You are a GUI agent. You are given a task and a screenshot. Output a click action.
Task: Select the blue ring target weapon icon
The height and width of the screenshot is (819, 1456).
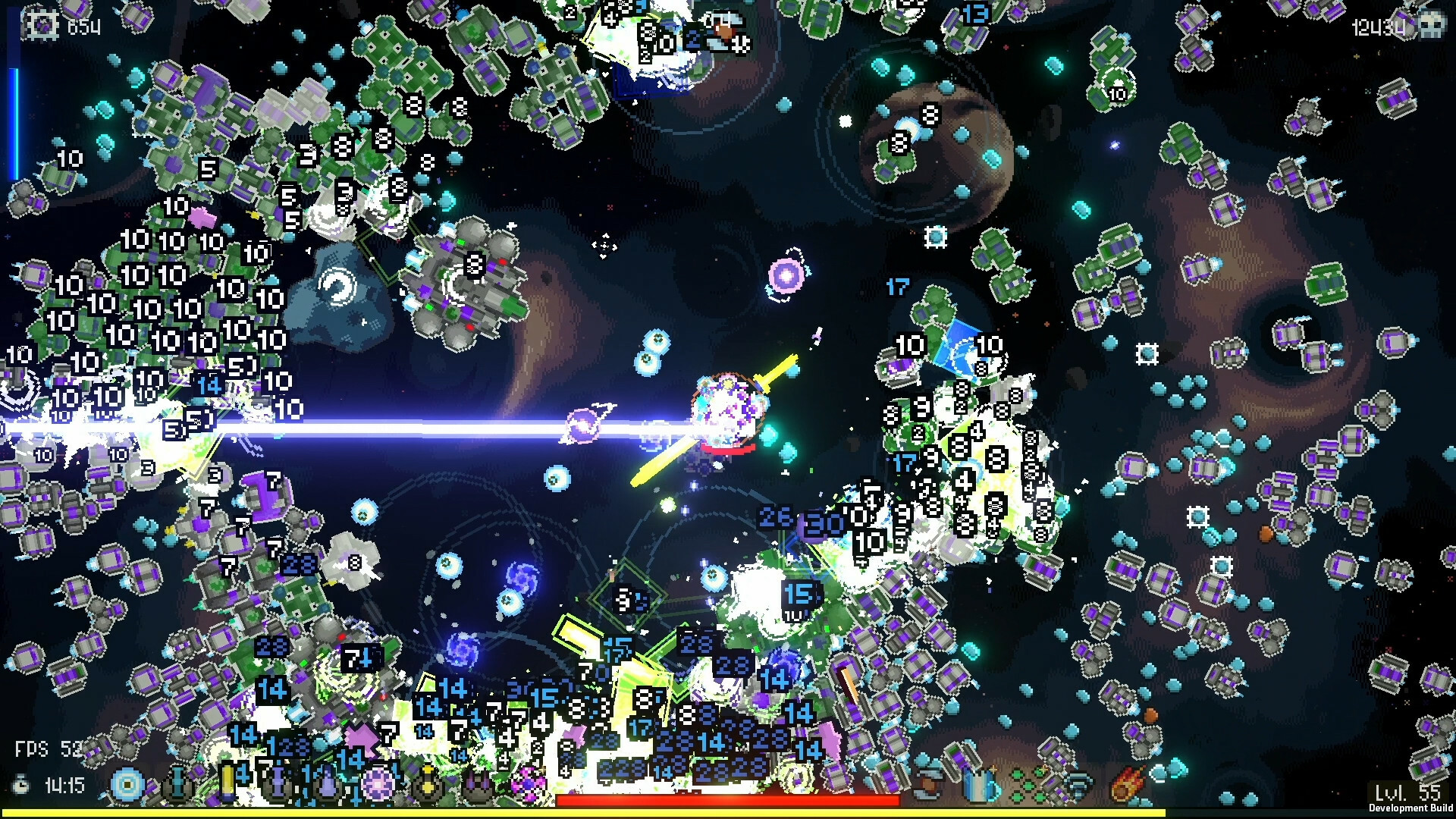[x=127, y=784]
